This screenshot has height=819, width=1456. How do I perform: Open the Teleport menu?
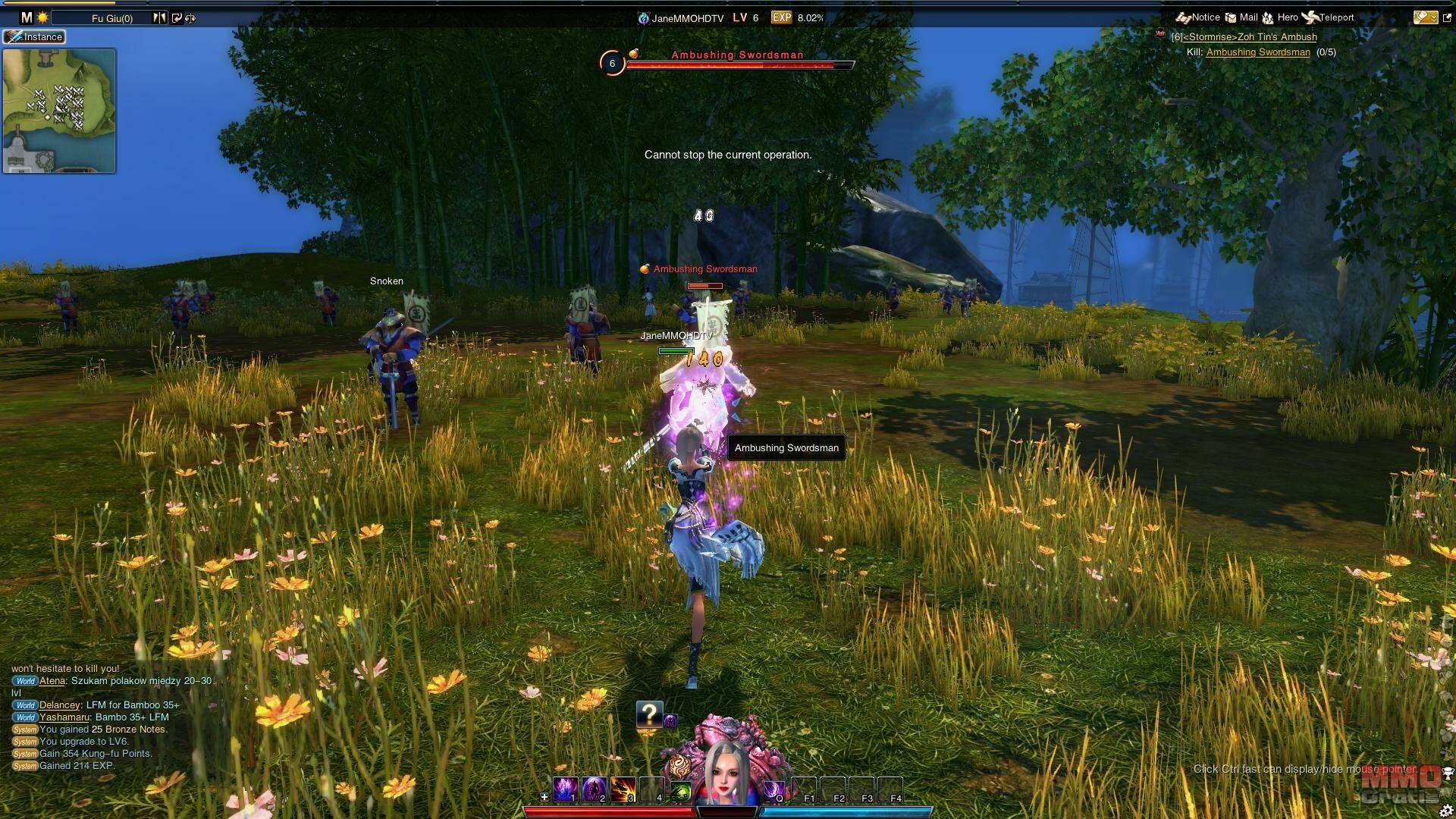pyautogui.click(x=1328, y=17)
